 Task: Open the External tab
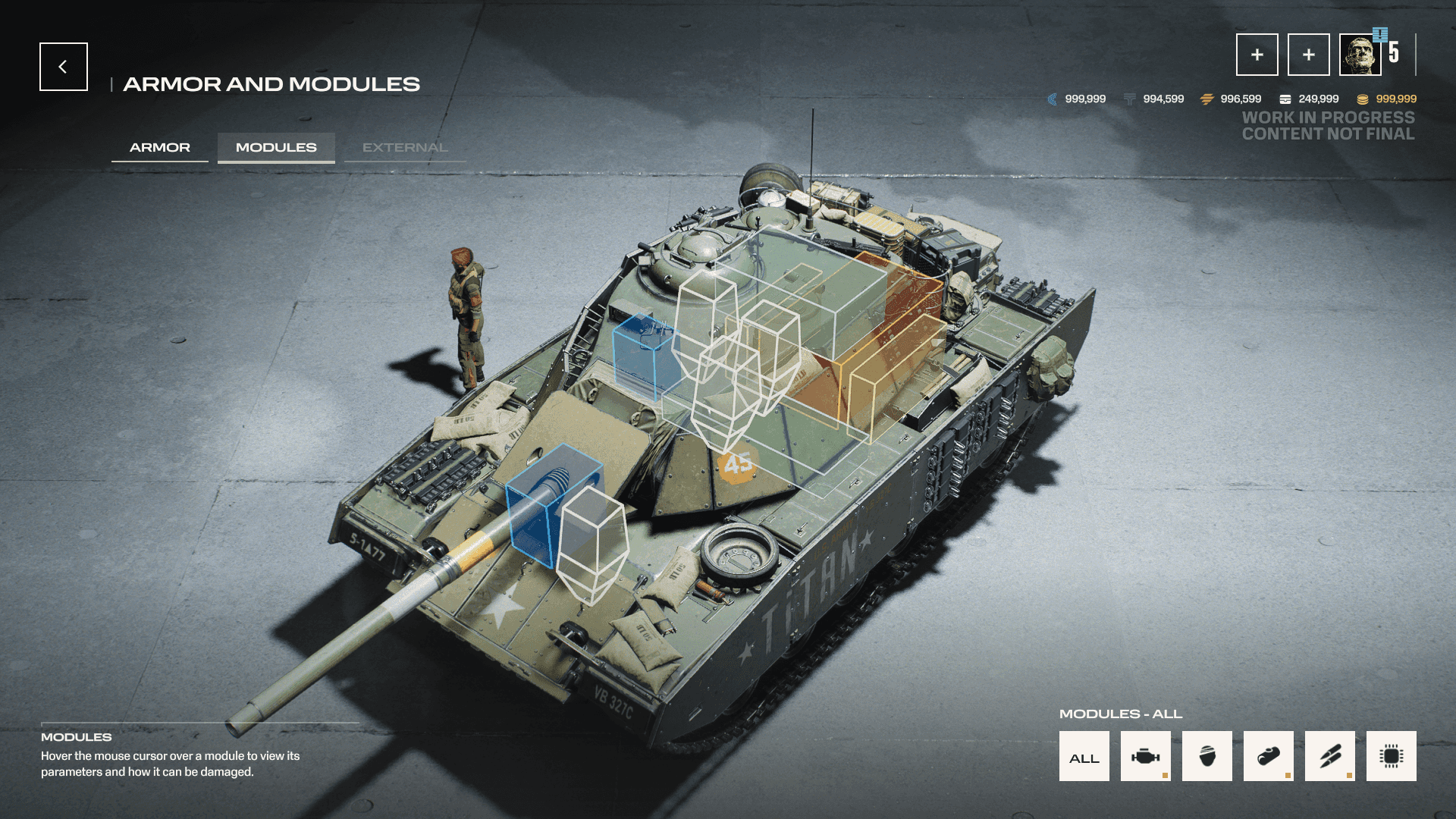[x=405, y=147]
